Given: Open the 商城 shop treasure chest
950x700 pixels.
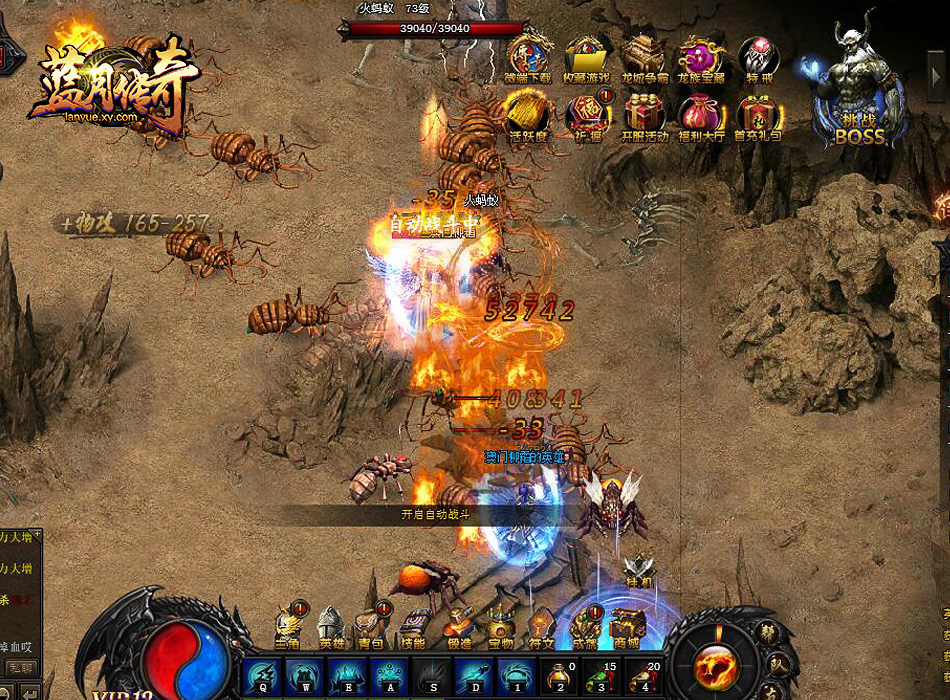Looking at the screenshot, I should (627, 628).
